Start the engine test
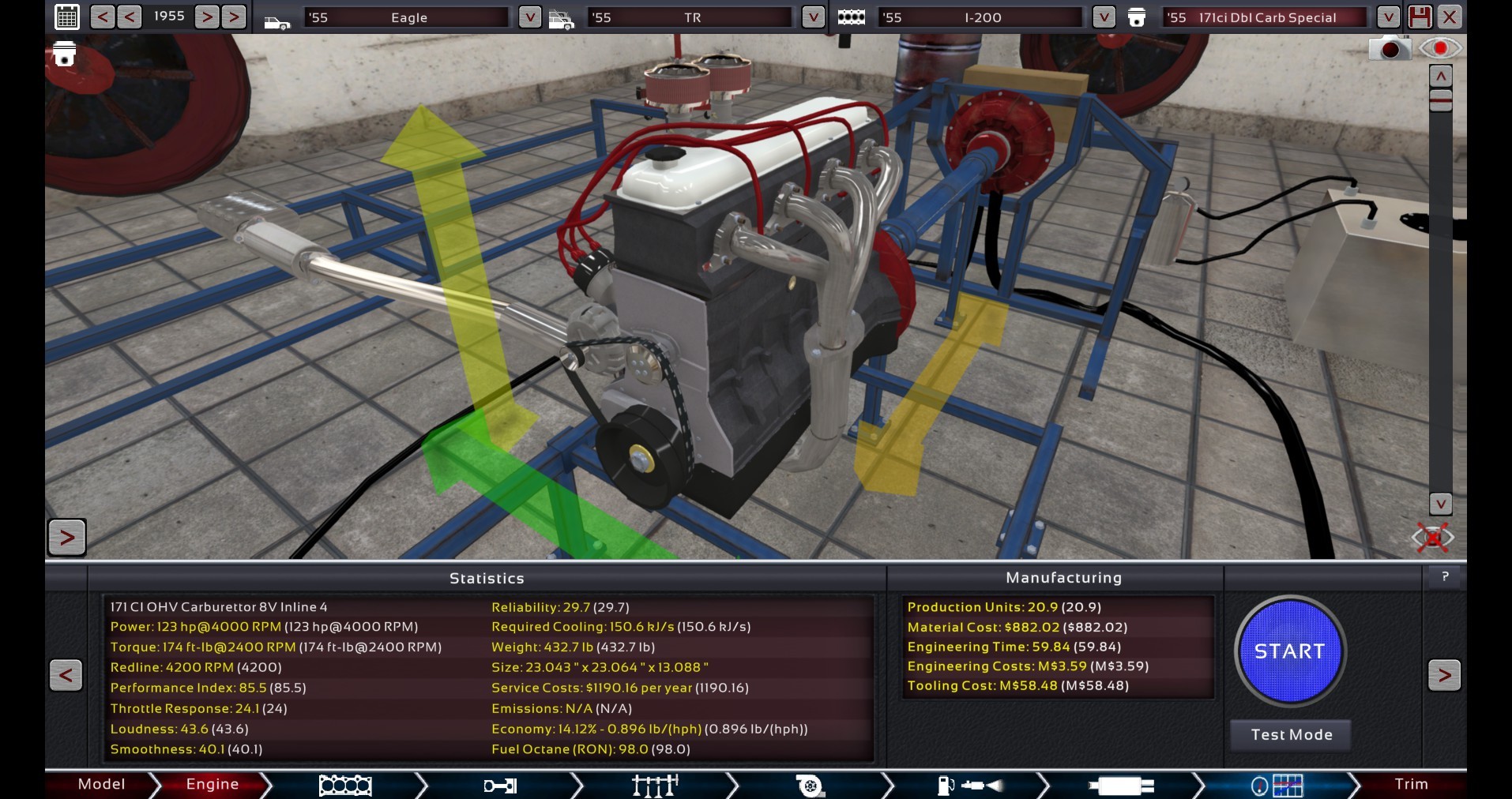This screenshot has height=799, width=1512. tap(1289, 651)
